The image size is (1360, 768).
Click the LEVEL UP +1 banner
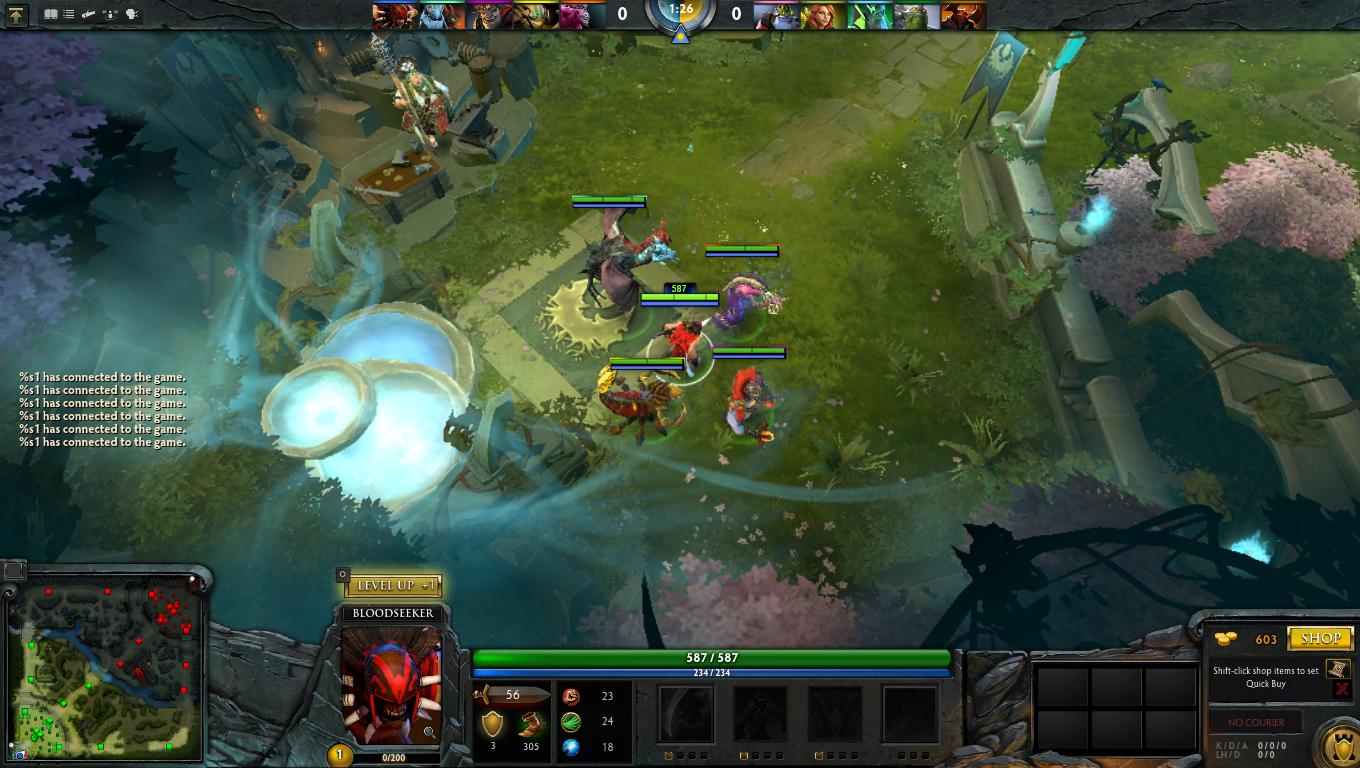(x=395, y=585)
